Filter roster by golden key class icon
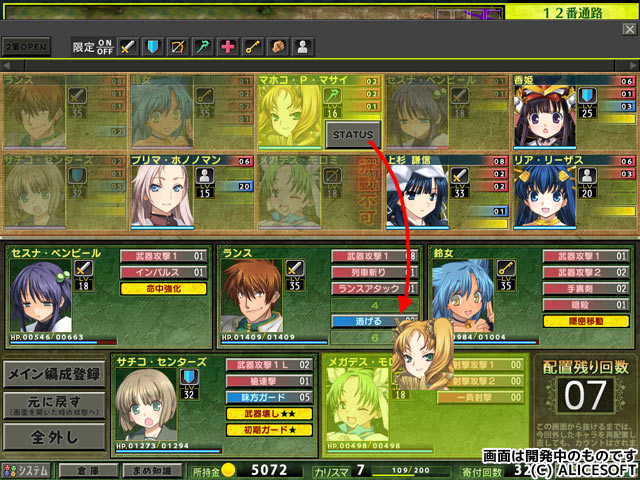Viewport: 640px width, 480px height. (253, 46)
